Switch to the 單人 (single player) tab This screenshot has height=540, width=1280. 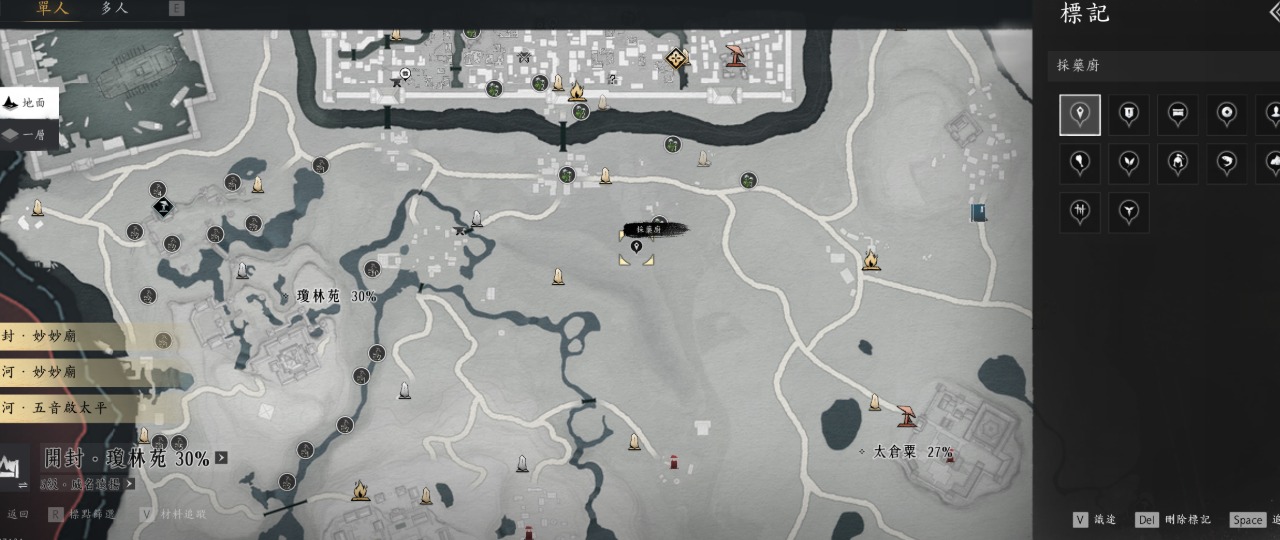[51, 9]
